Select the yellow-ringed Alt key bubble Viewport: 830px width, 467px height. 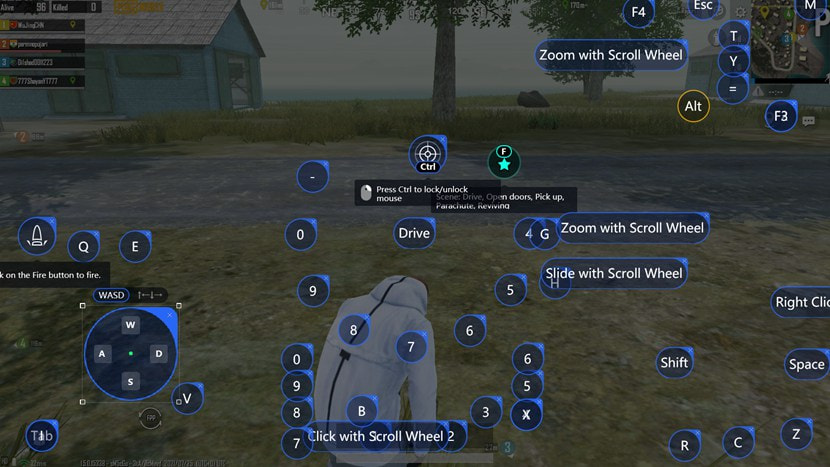[x=693, y=106]
